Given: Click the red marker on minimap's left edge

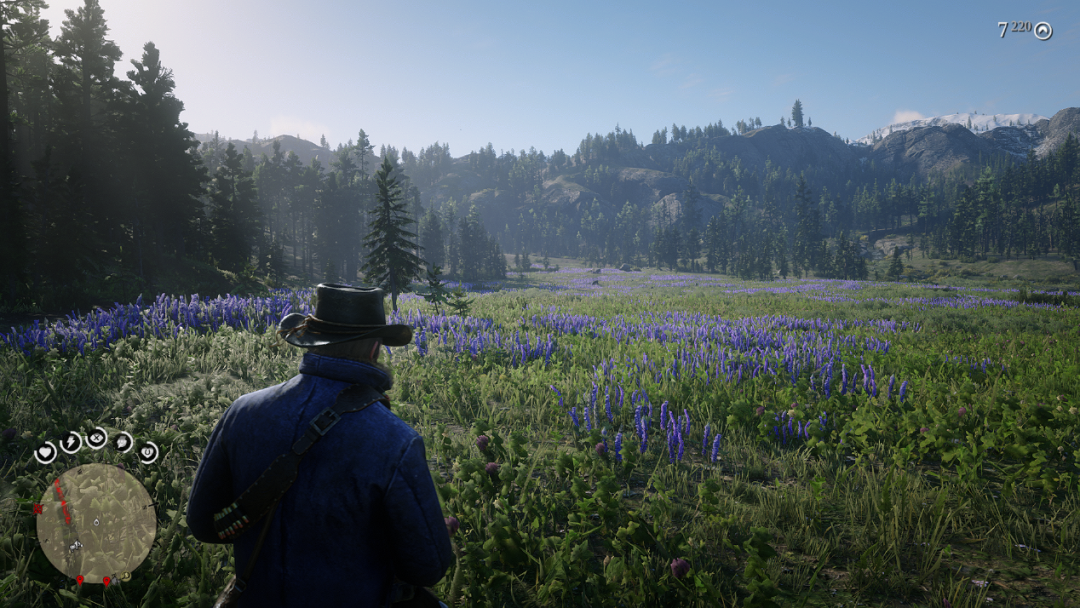Looking at the screenshot, I should [38, 509].
